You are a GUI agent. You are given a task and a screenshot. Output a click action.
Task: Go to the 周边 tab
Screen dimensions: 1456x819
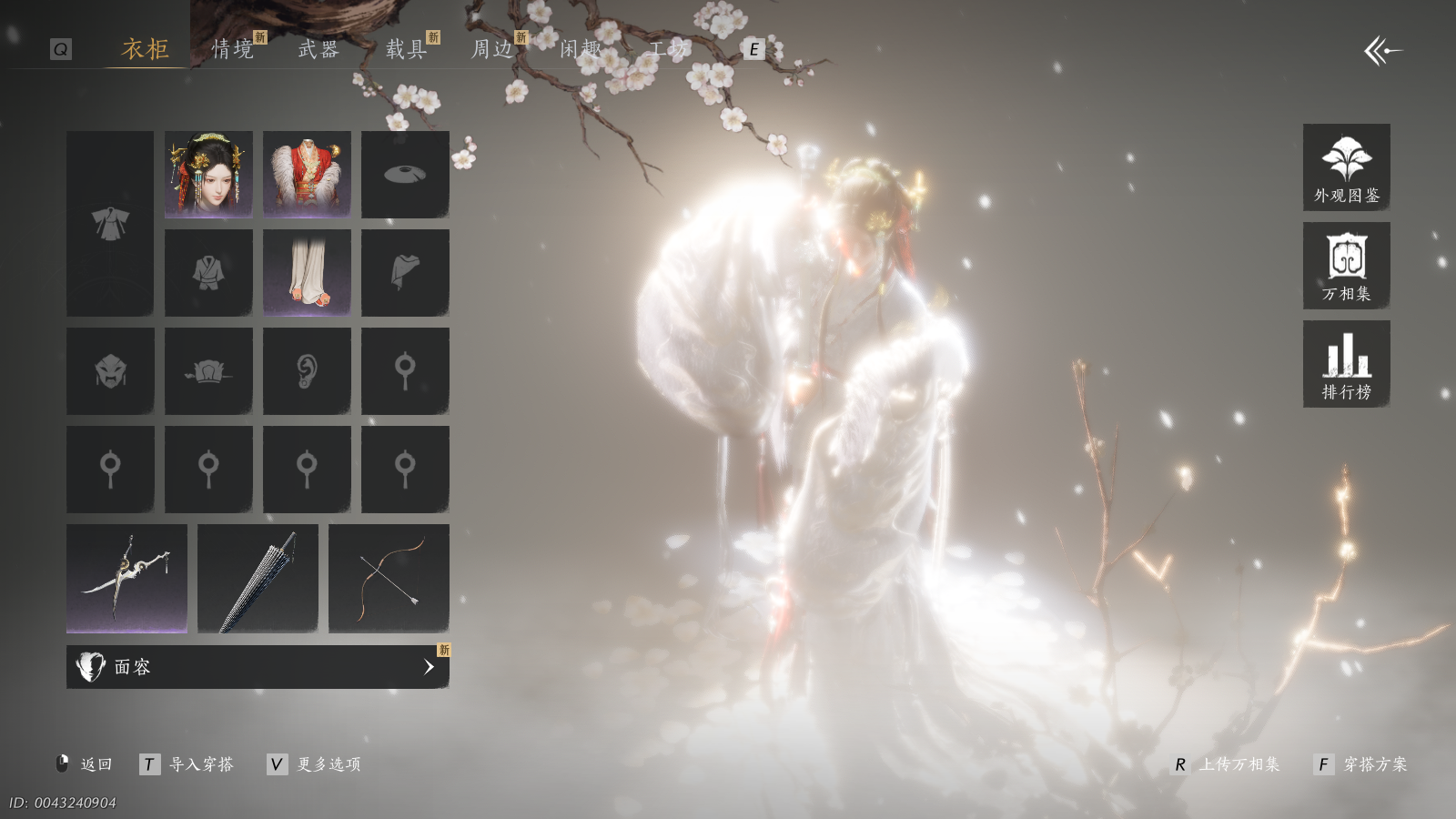tap(492, 49)
